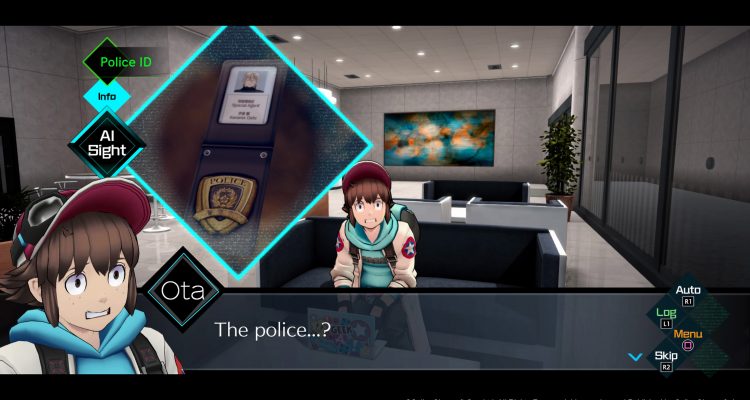Screen dimensions: 750x400
Task: Open the Menu option
Action: tap(688, 335)
